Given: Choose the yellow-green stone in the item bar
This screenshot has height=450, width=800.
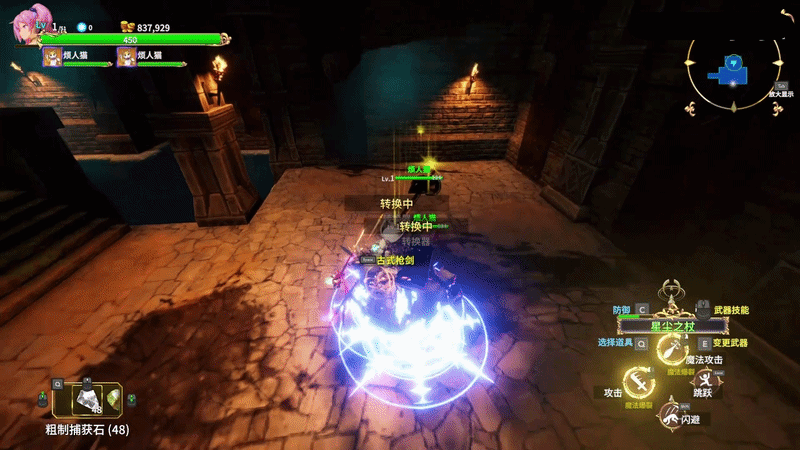Looking at the screenshot, I should (x=126, y=400).
